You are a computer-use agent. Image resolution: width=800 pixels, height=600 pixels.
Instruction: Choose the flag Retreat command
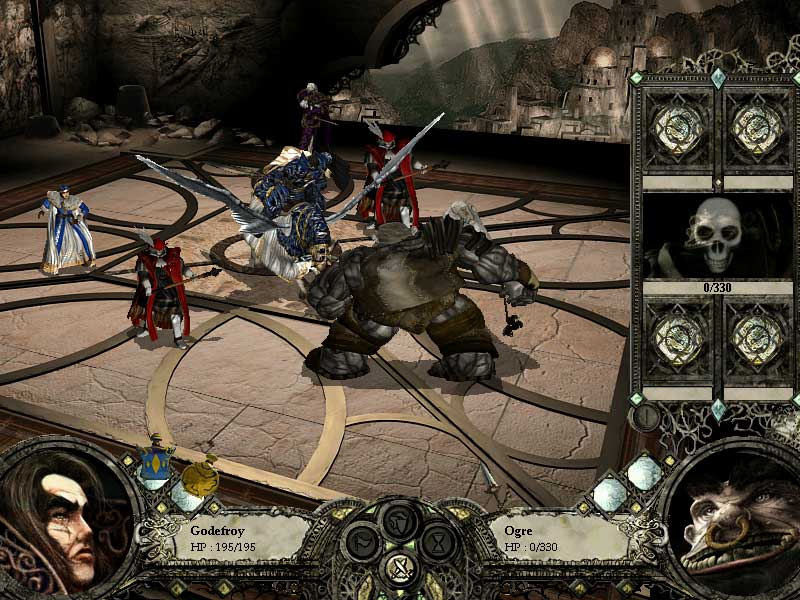pyautogui.click(x=362, y=544)
